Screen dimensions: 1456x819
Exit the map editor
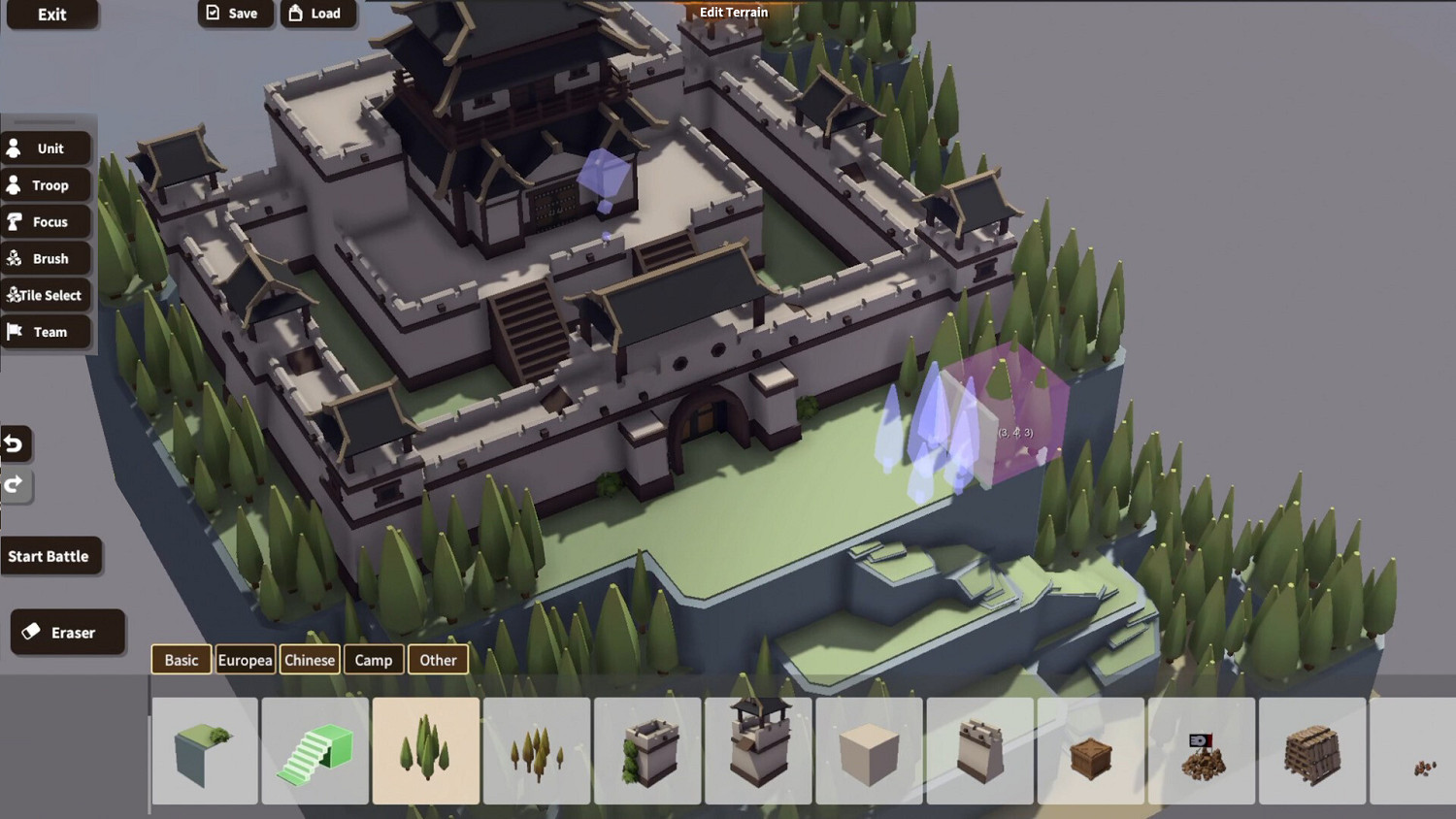pyautogui.click(x=52, y=15)
